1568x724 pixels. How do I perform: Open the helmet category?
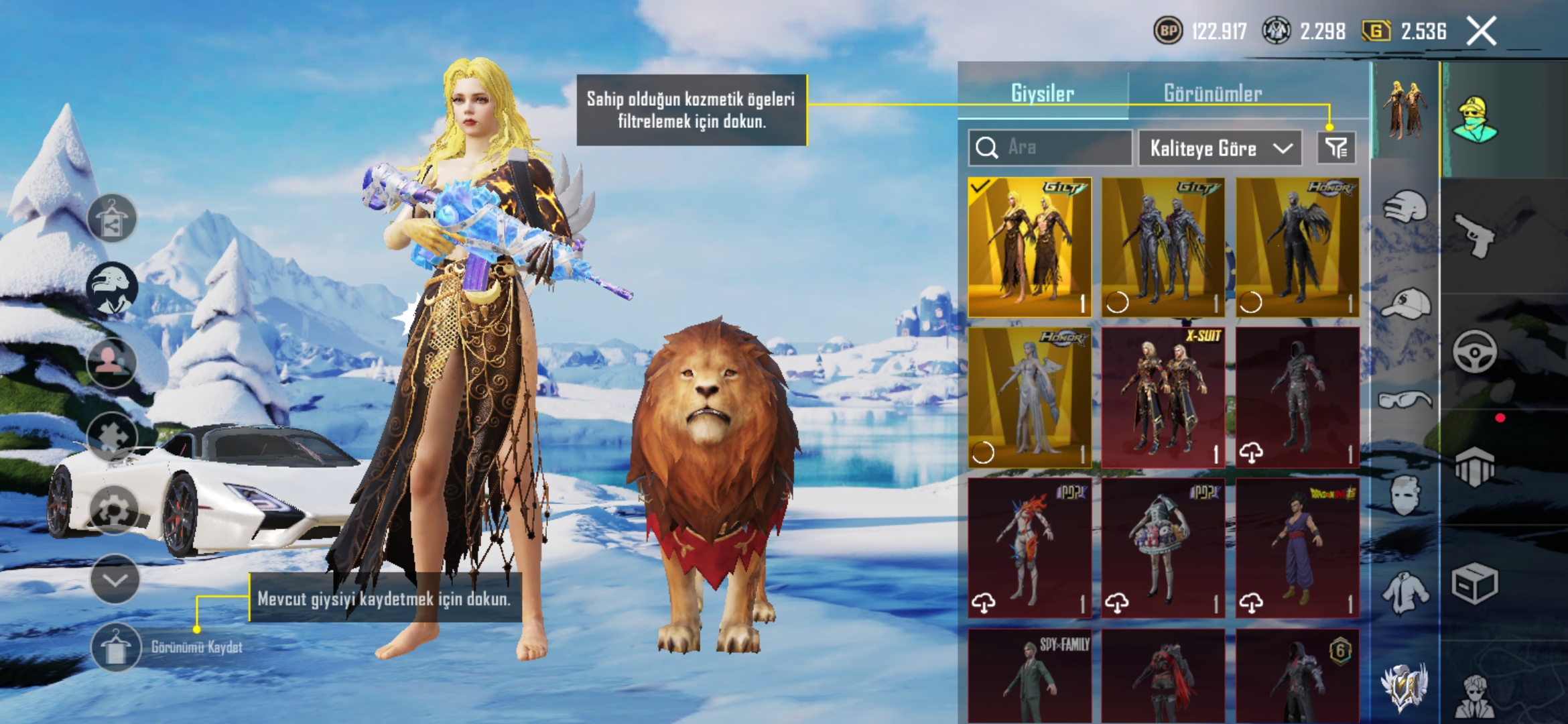(1405, 207)
